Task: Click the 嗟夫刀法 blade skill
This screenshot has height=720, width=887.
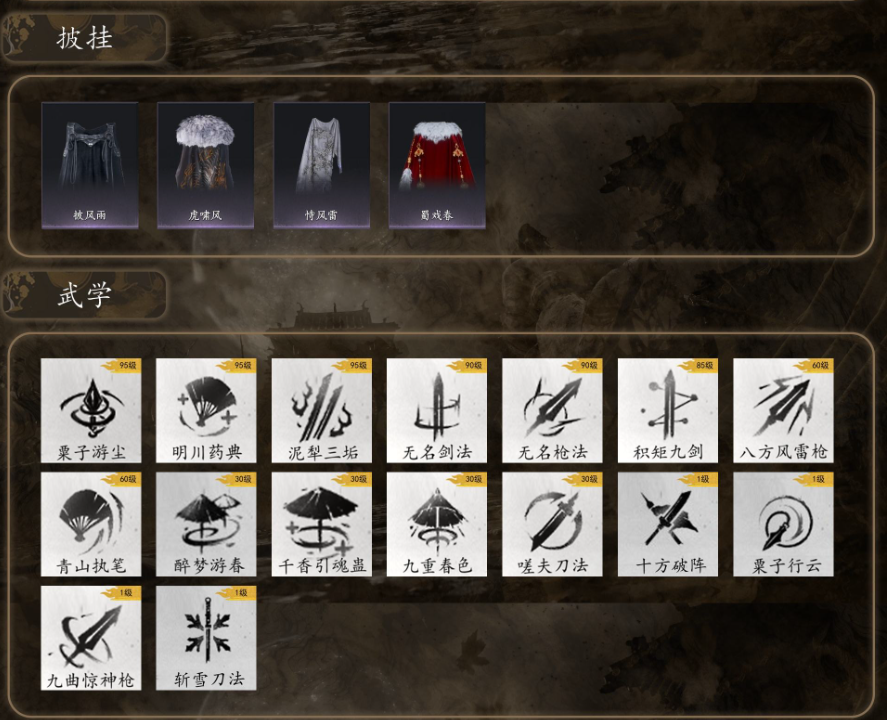Action: pyautogui.click(x=552, y=525)
